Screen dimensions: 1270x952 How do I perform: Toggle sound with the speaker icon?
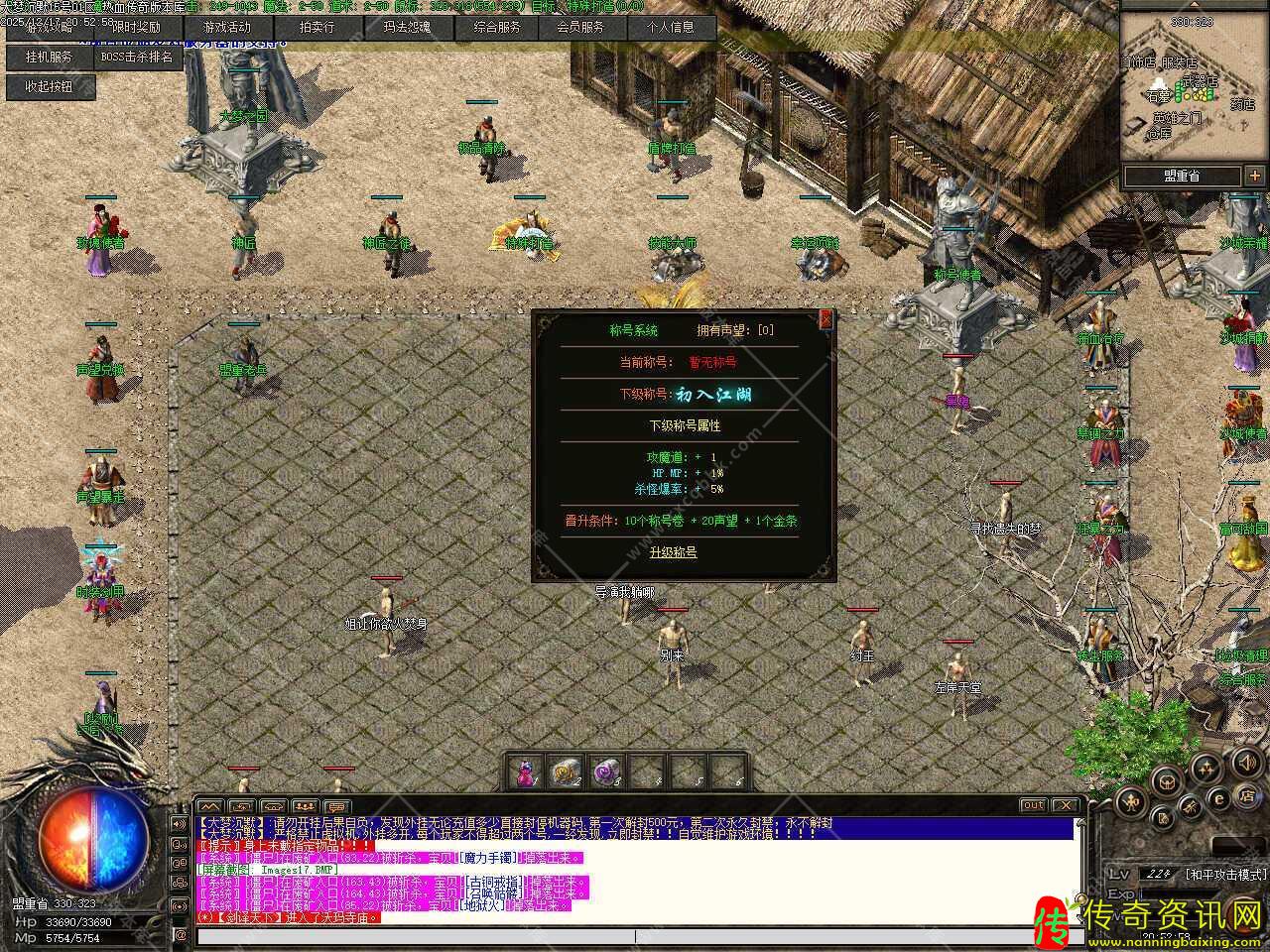1247,763
